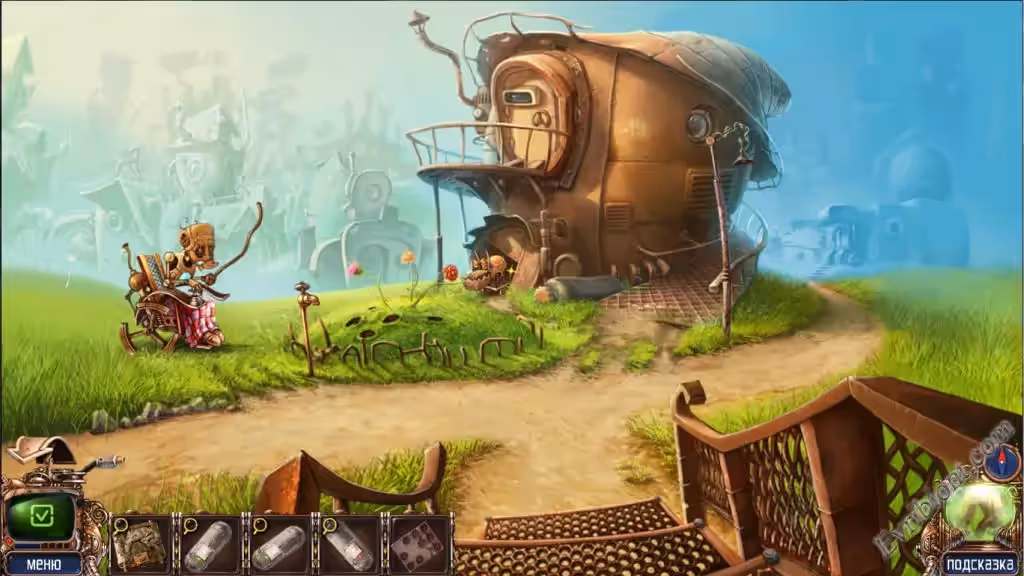Open the green checkmark task screen
The width and height of the screenshot is (1024, 576).
[42, 516]
